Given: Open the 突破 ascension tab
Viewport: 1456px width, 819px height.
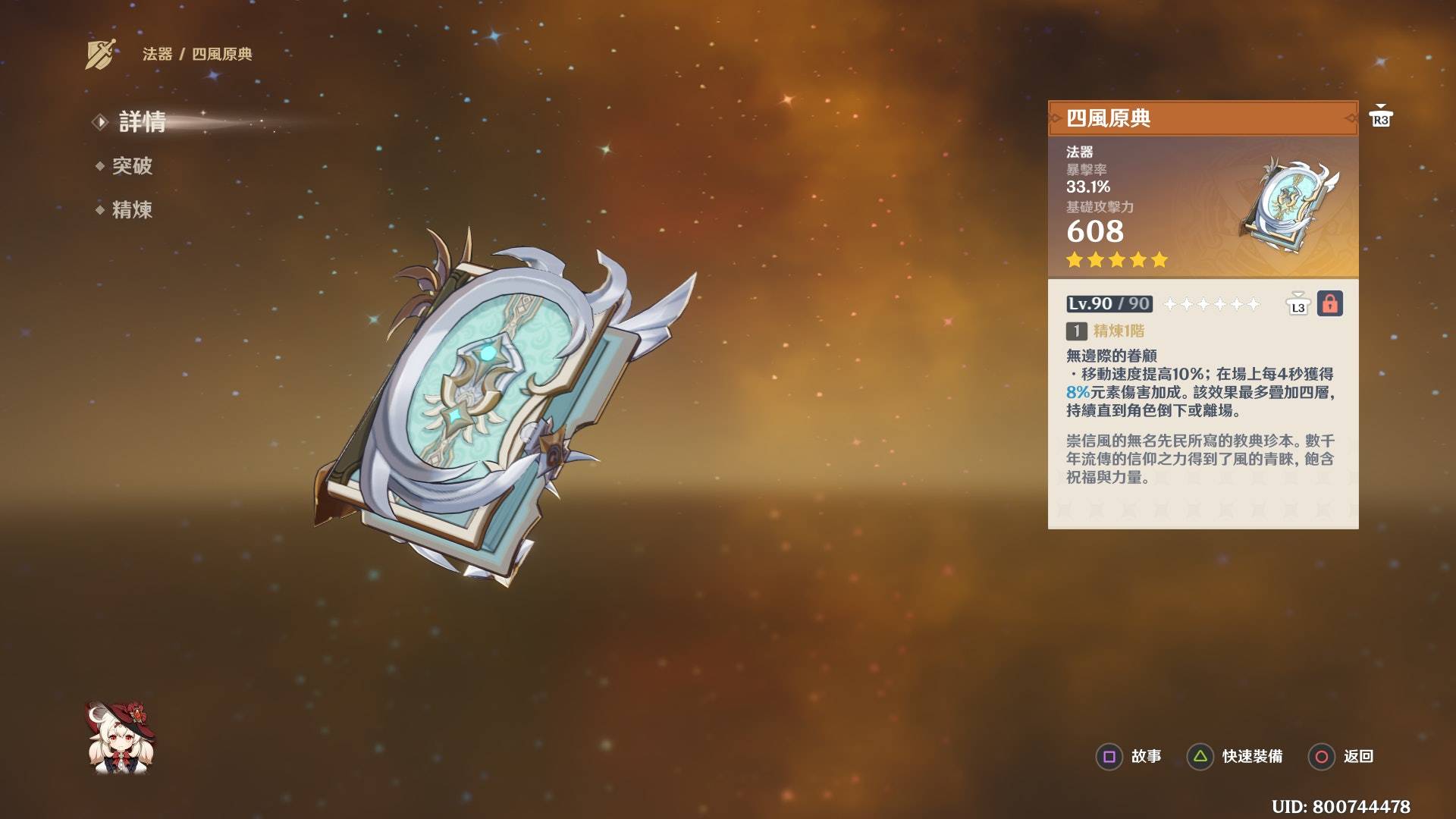Looking at the screenshot, I should (x=132, y=166).
